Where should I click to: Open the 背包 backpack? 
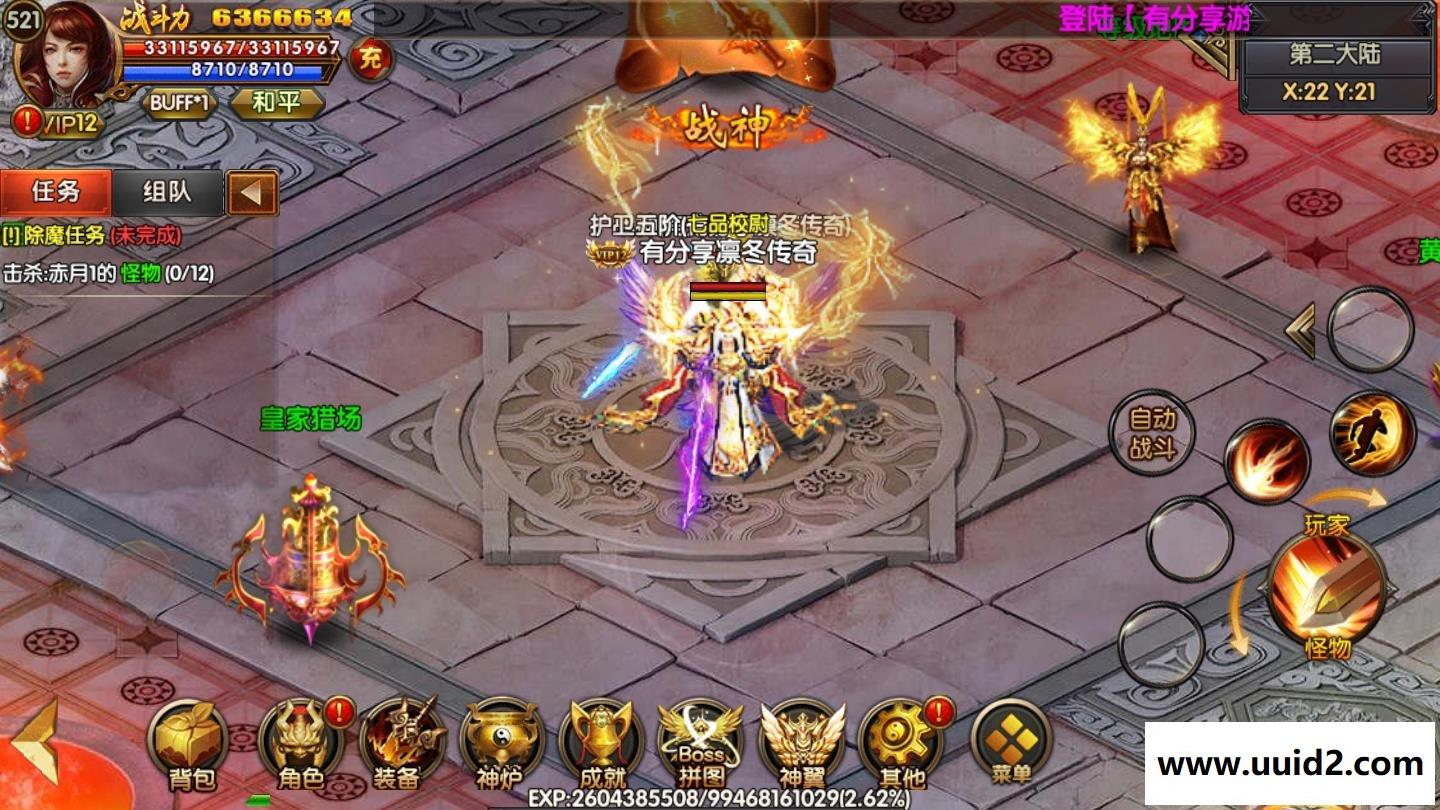coord(189,746)
